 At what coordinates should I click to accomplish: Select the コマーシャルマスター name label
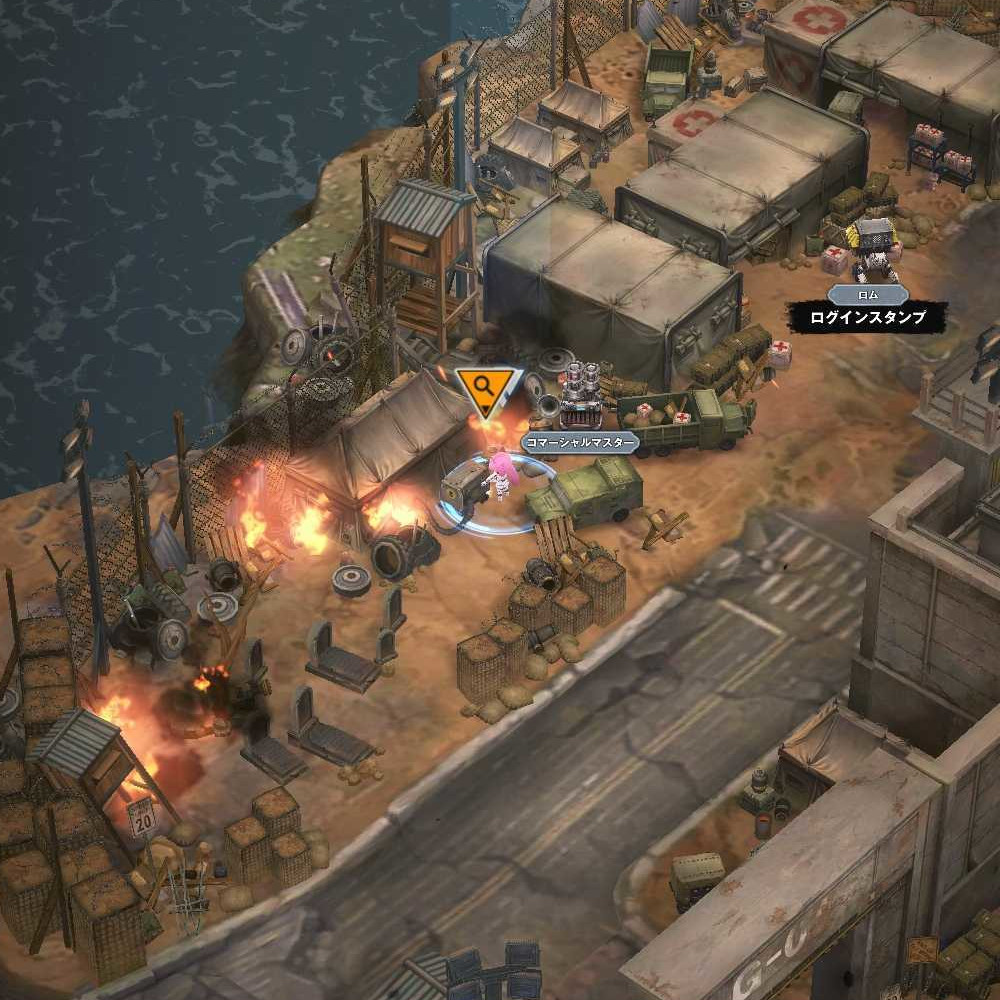[x=580, y=443]
